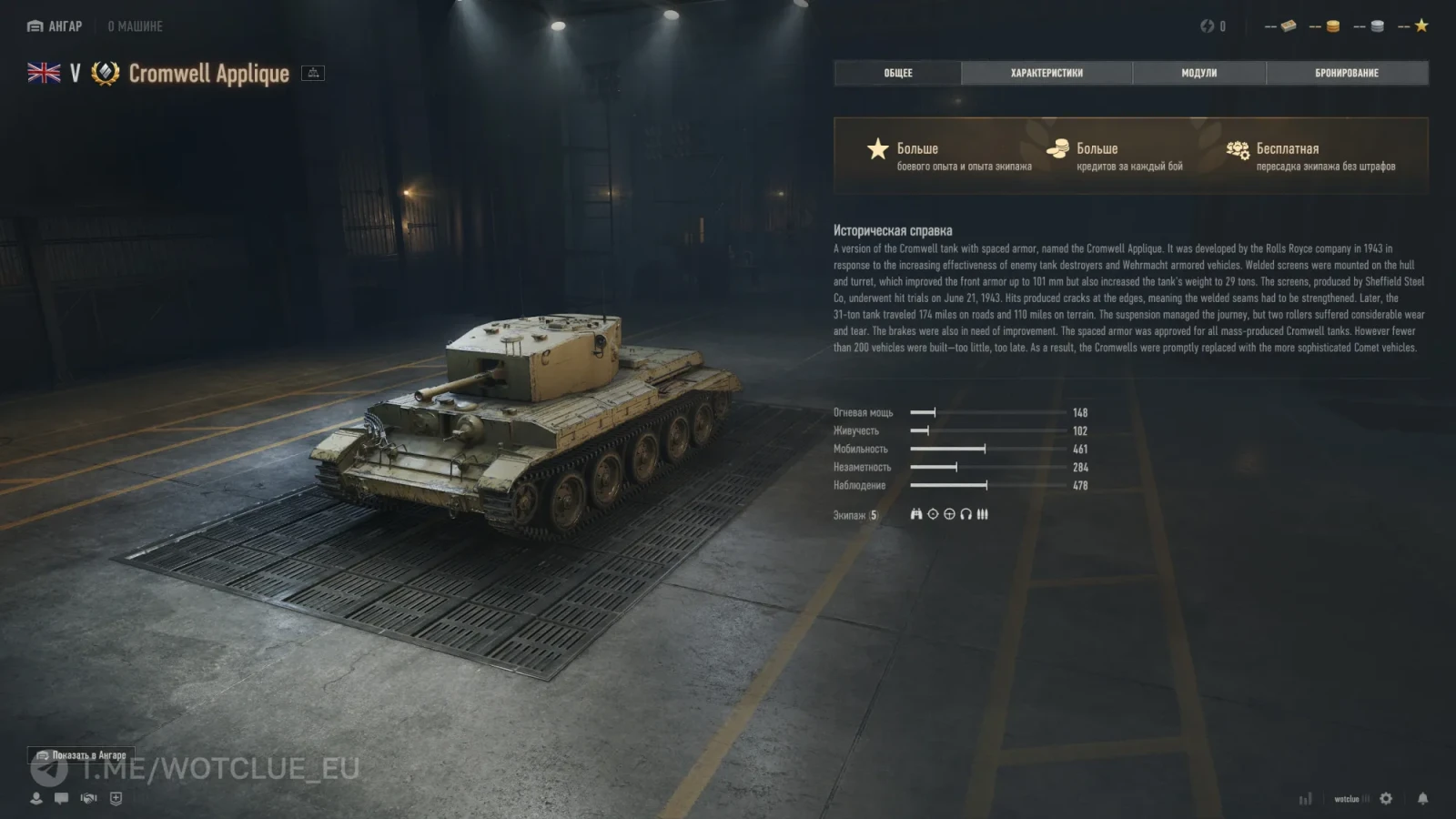
Task: Open the chat speech bubble icon
Action: point(61,798)
